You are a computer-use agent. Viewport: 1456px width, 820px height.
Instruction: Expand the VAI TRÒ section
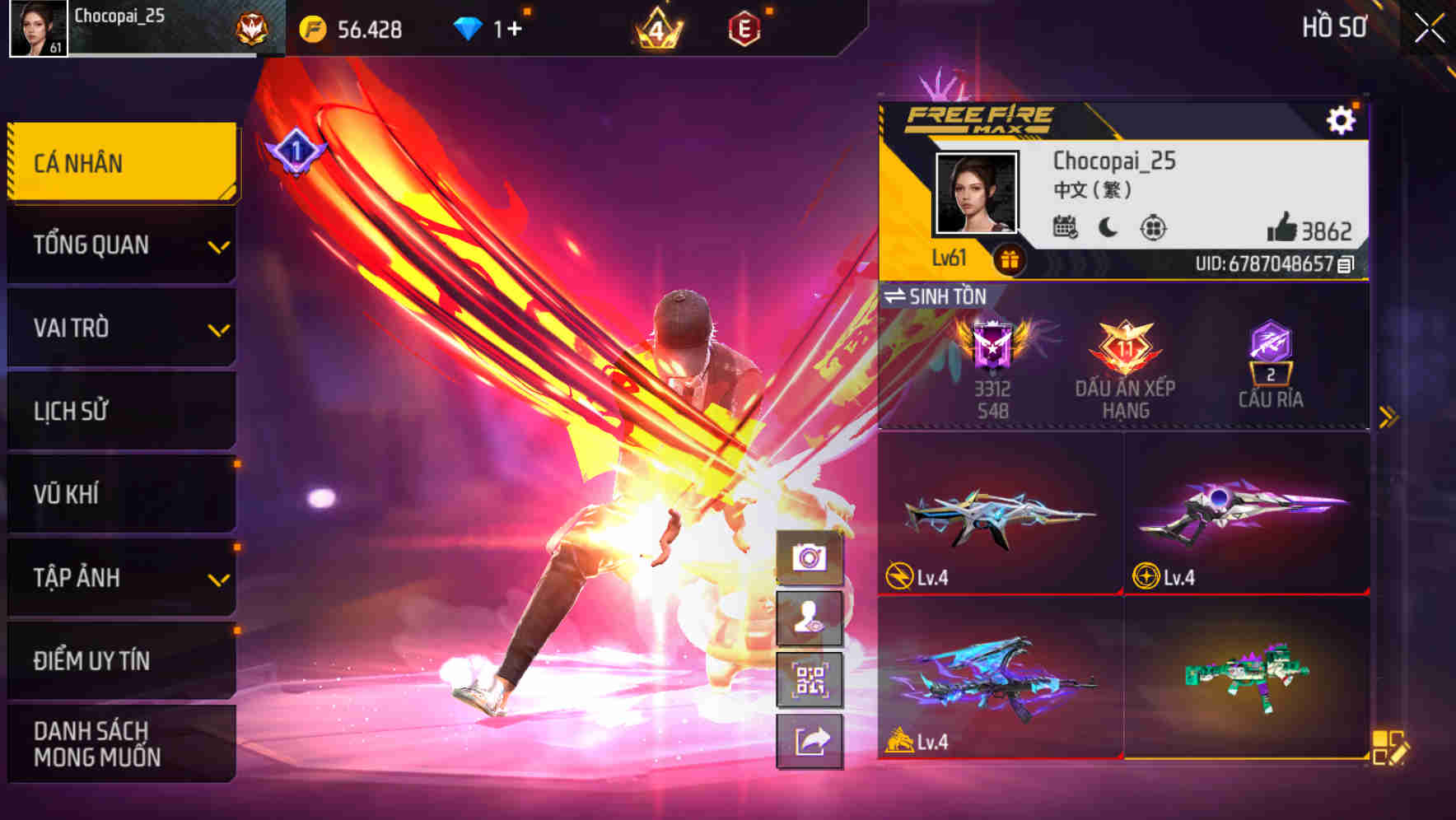pyautogui.click(x=120, y=328)
